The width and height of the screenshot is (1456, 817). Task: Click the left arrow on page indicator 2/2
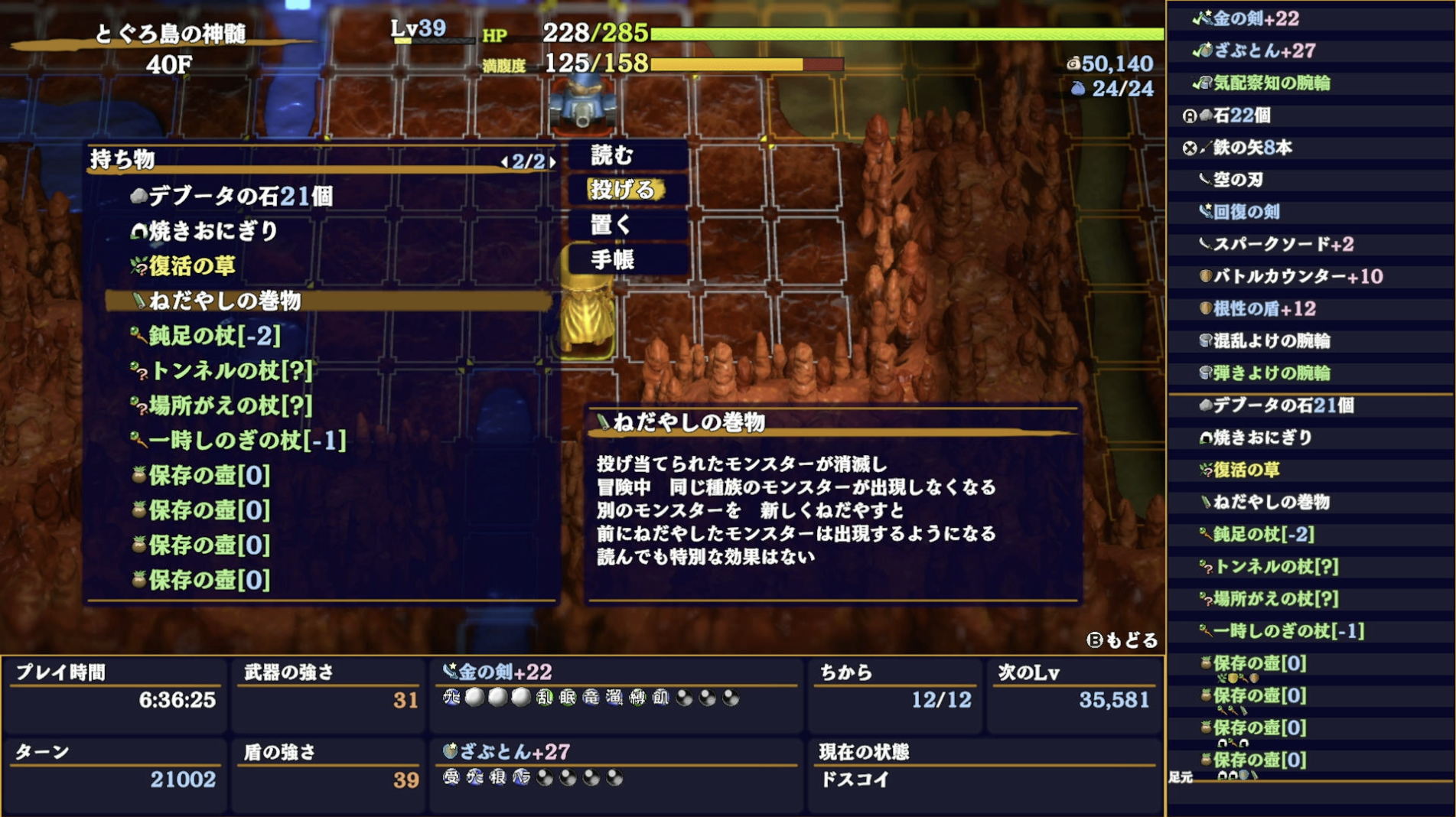[505, 161]
